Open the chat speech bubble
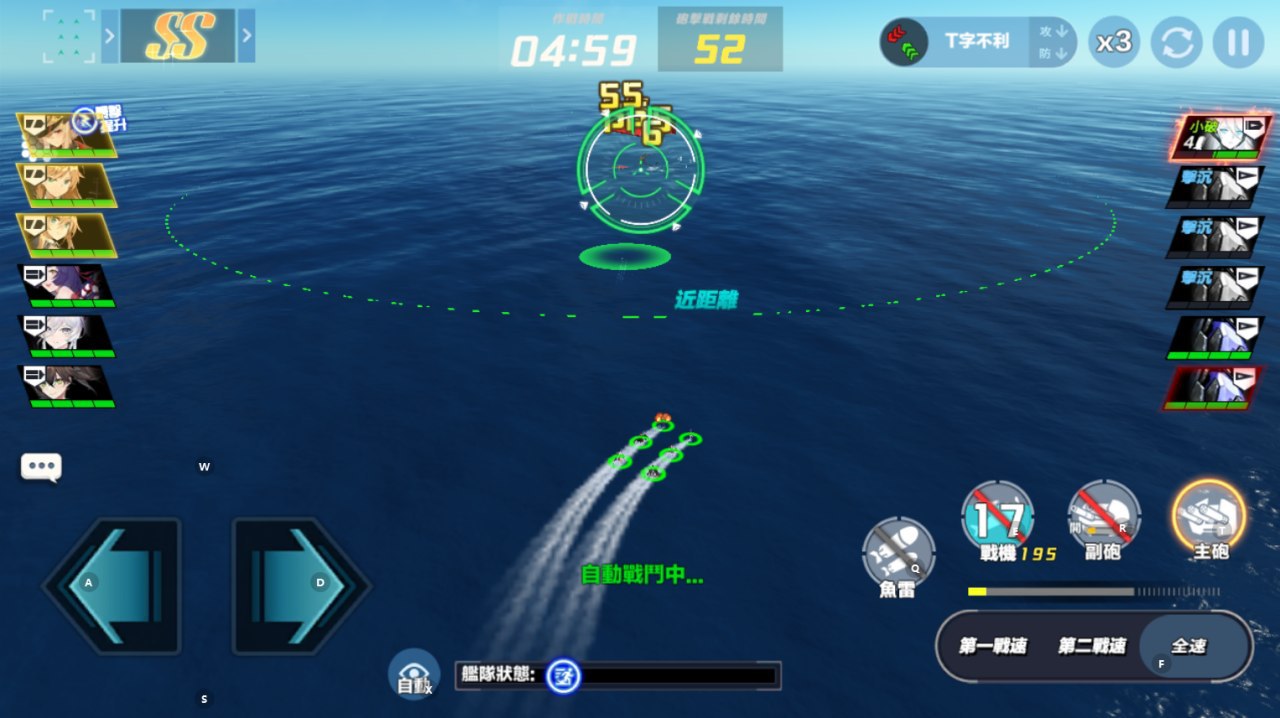1280x718 pixels. point(41,466)
